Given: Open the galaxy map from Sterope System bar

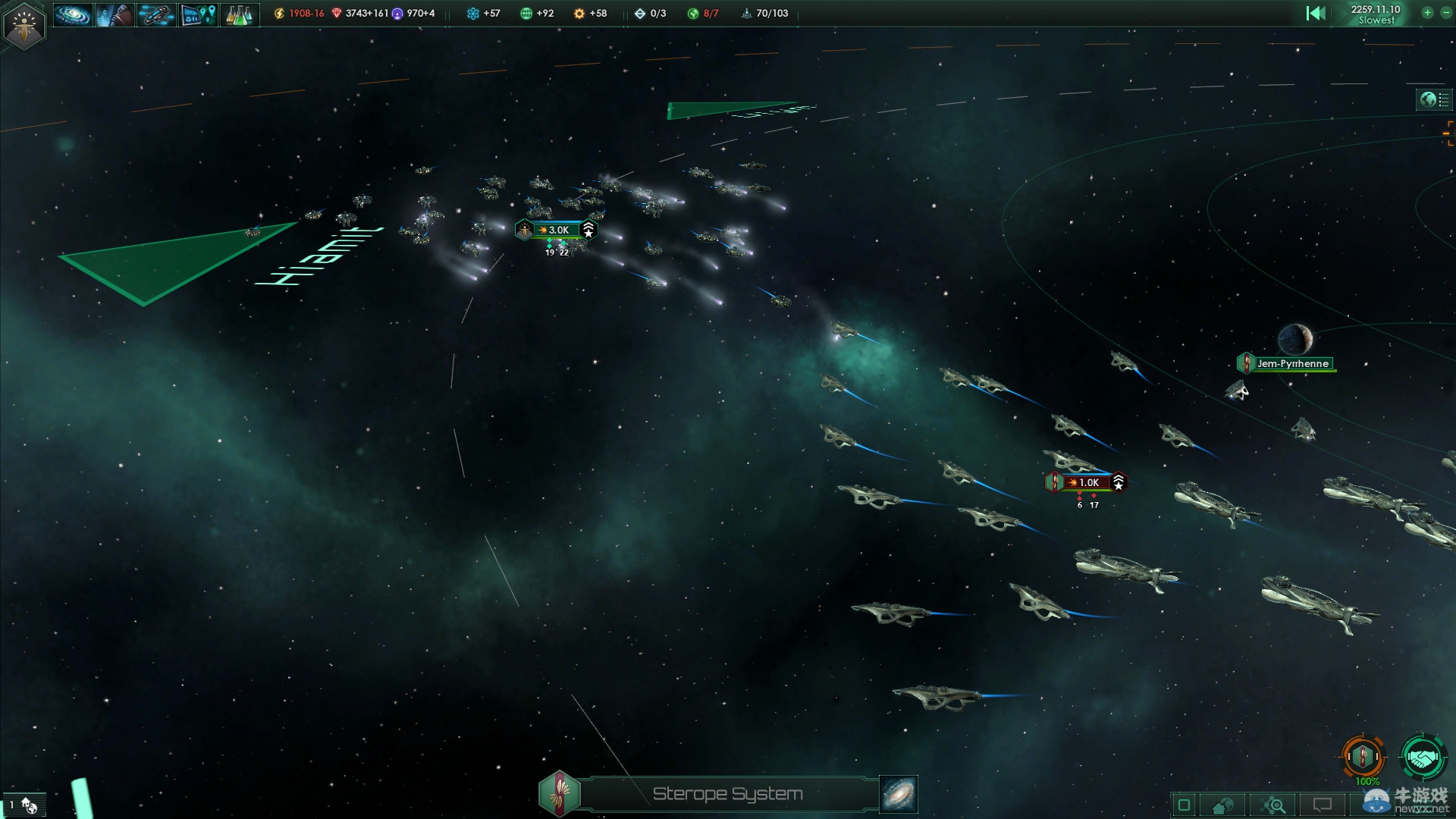Looking at the screenshot, I should coord(899,794).
